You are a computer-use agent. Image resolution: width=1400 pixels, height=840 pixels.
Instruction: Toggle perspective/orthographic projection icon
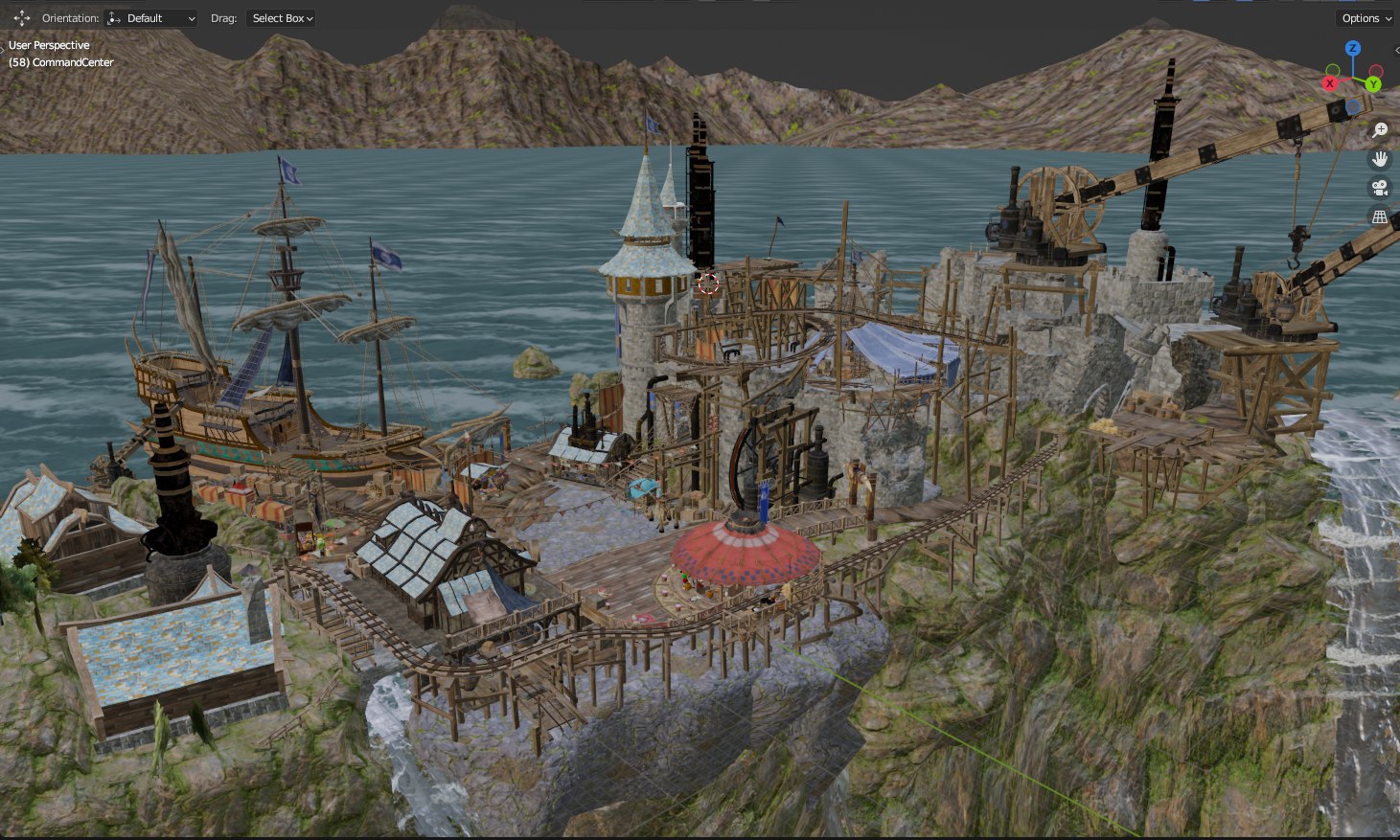[x=1380, y=216]
